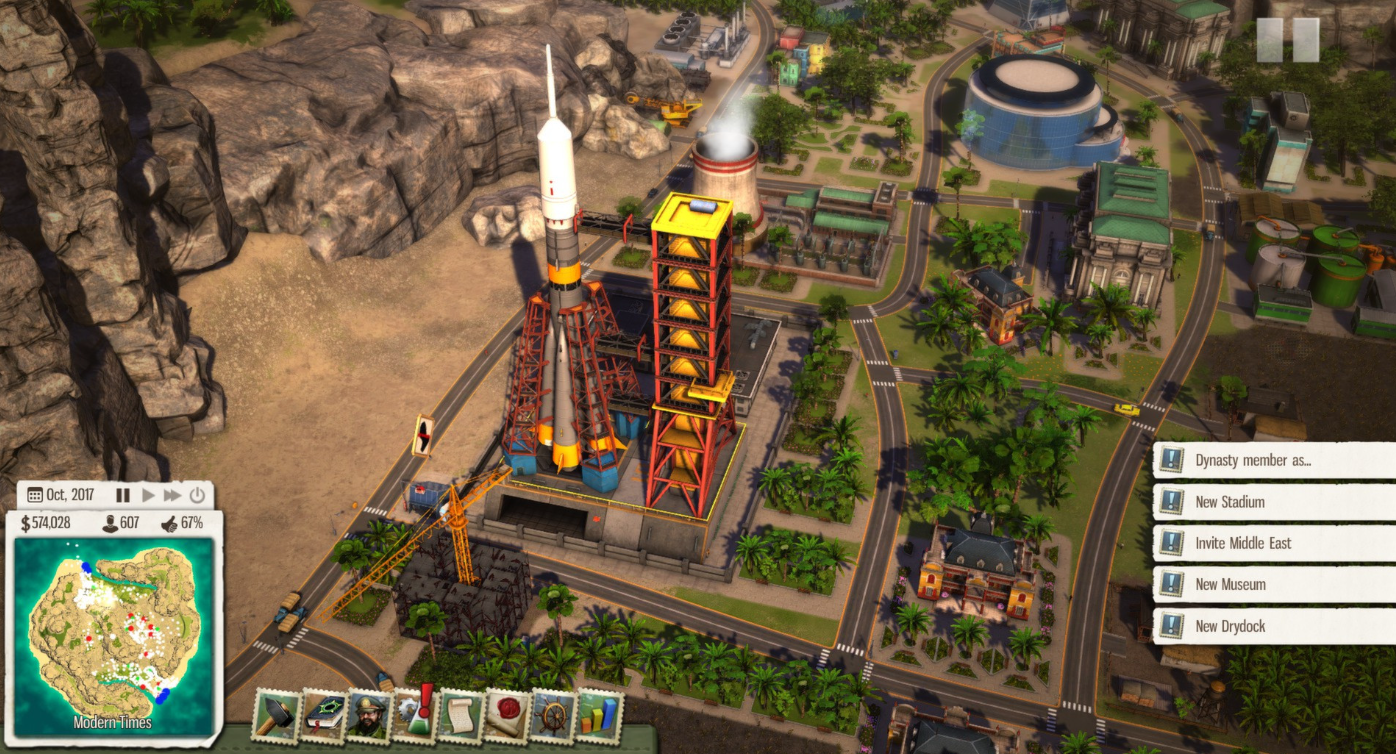Open the New Museum notification
The width and height of the screenshot is (1396, 754).
pos(1270,585)
